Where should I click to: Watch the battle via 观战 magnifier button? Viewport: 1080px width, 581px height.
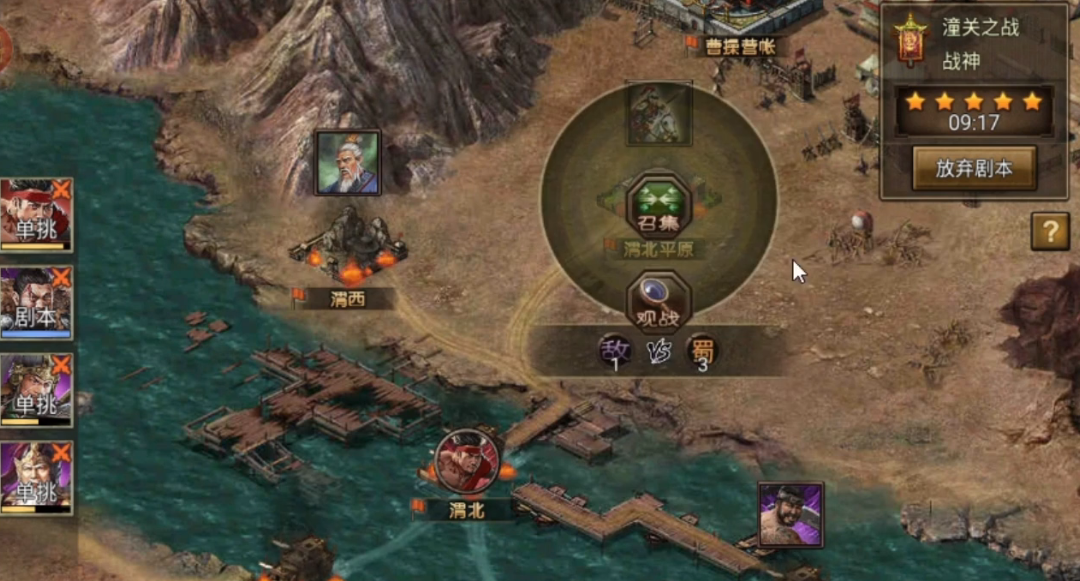[x=658, y=300]
